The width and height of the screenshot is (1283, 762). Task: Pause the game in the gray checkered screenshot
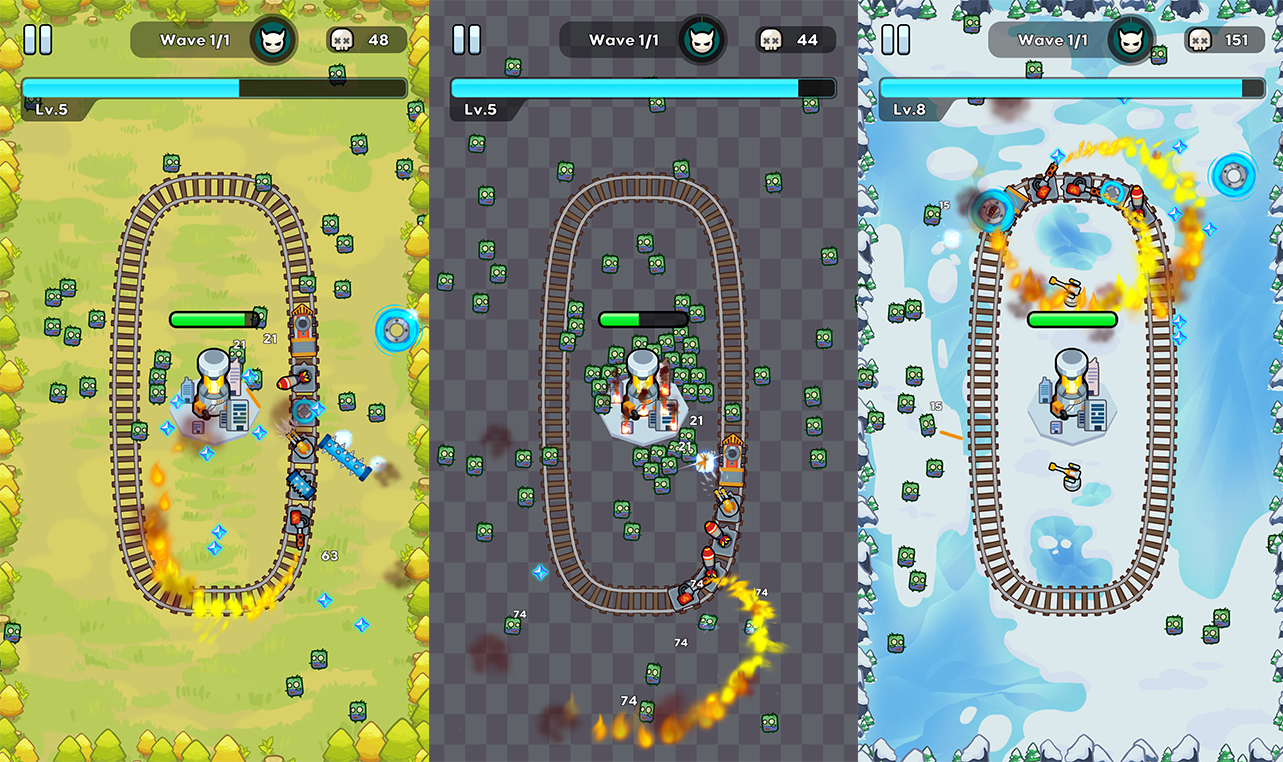coord(466,40)
